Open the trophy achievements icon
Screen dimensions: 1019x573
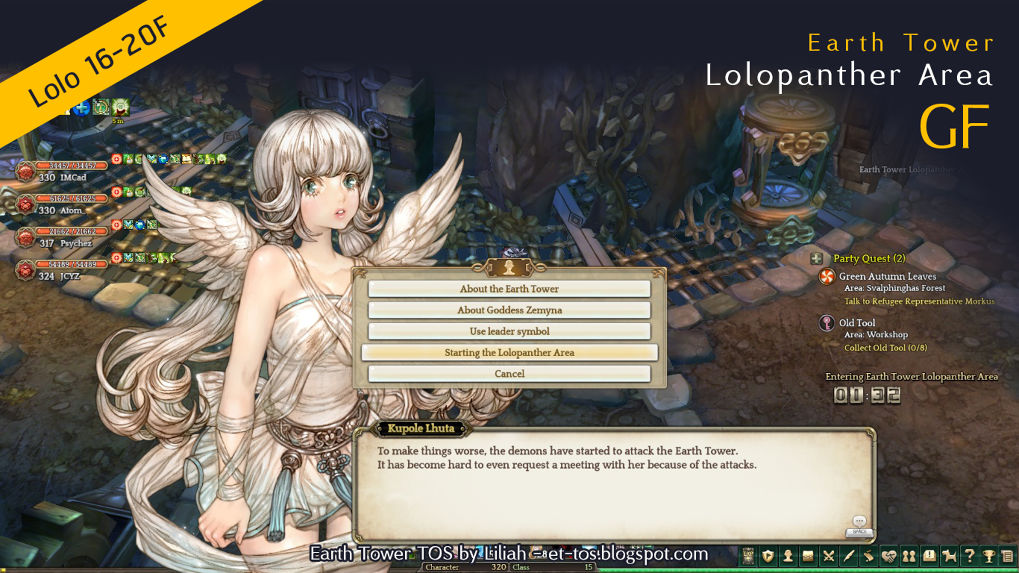coord(989,556)
